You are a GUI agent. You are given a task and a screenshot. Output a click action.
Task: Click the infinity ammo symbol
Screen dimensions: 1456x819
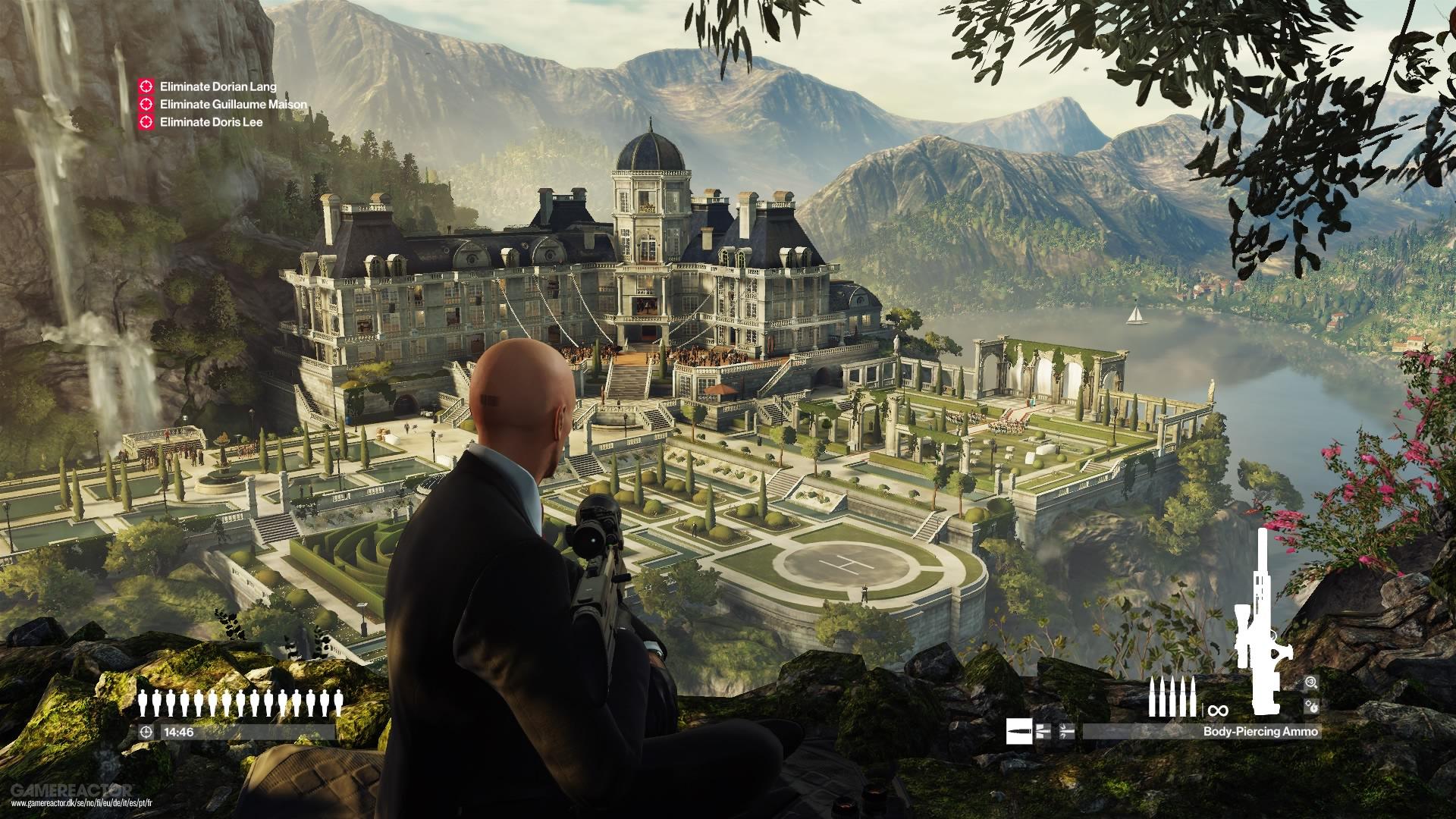click(x=1218, y=710)
